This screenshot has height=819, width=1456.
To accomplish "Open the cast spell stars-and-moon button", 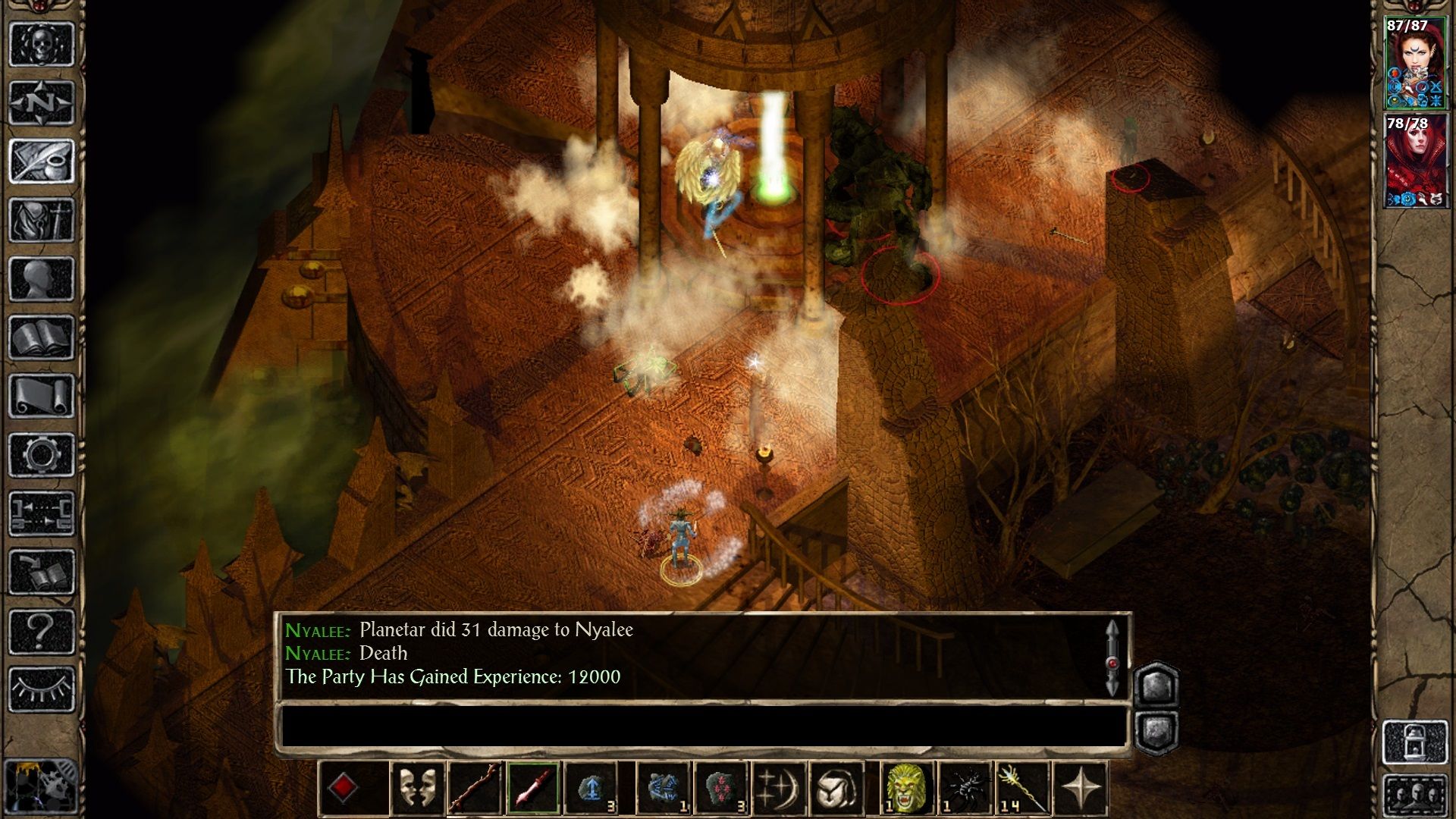I will (x=778, y=789).
